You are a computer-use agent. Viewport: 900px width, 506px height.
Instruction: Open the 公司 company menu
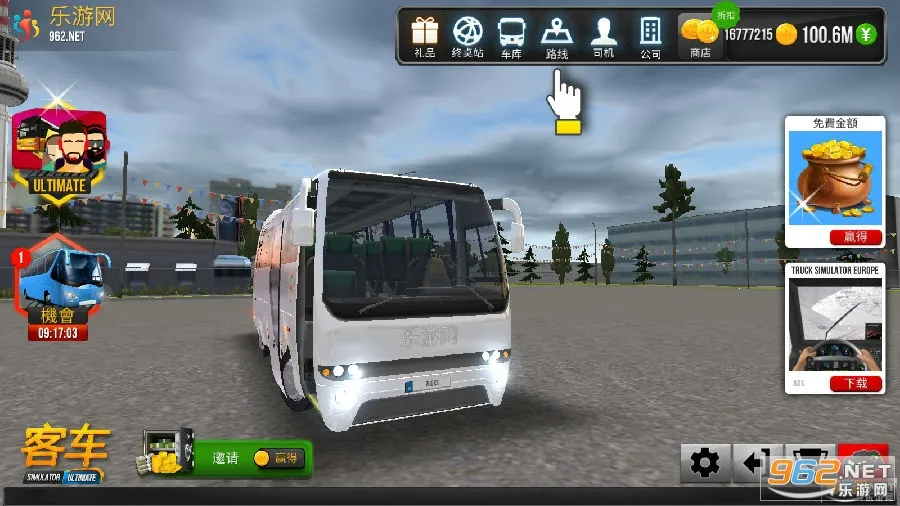(x=650, y=36)
